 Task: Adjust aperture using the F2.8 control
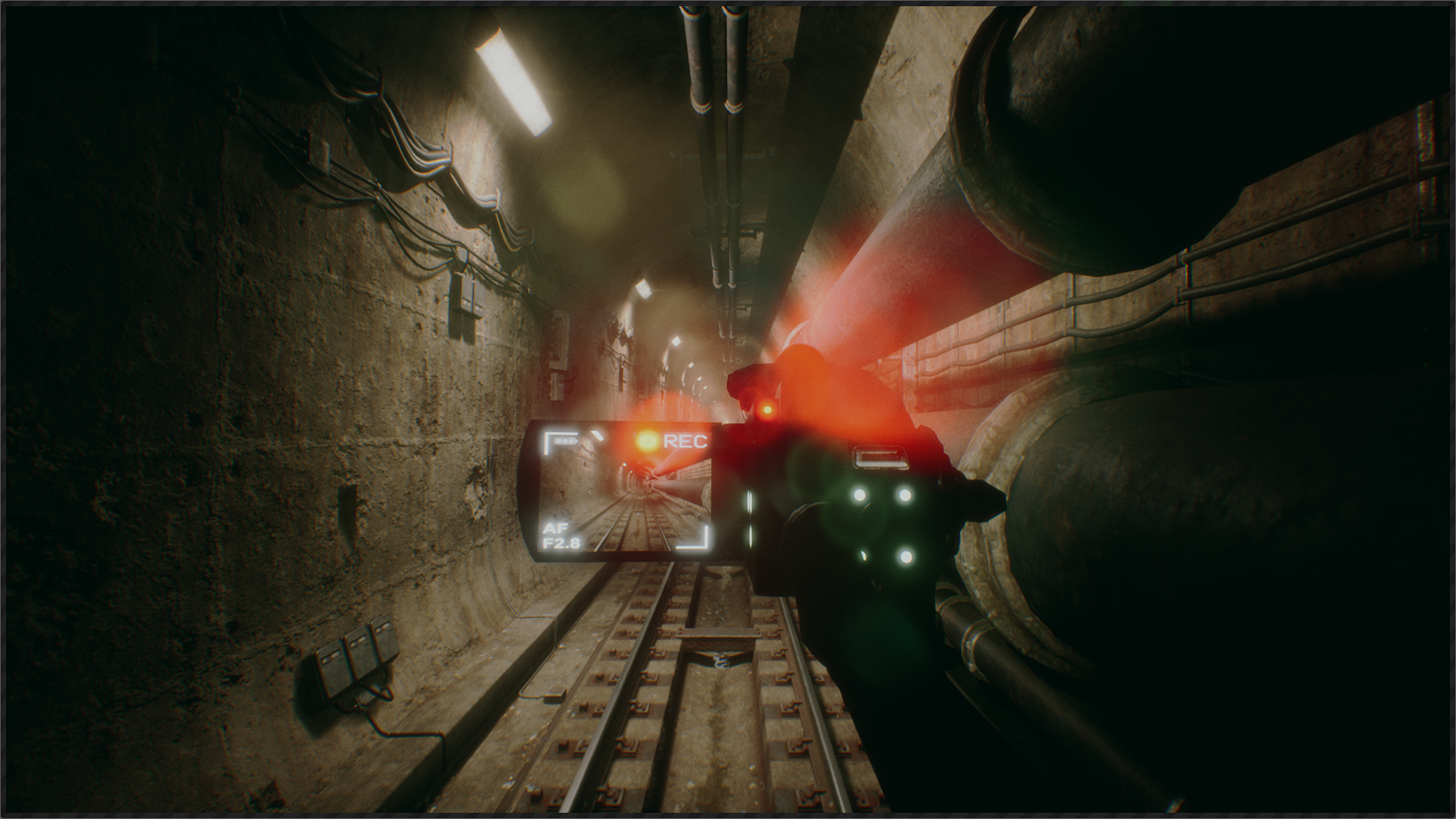pyautogui.click(x=561, y=543)
